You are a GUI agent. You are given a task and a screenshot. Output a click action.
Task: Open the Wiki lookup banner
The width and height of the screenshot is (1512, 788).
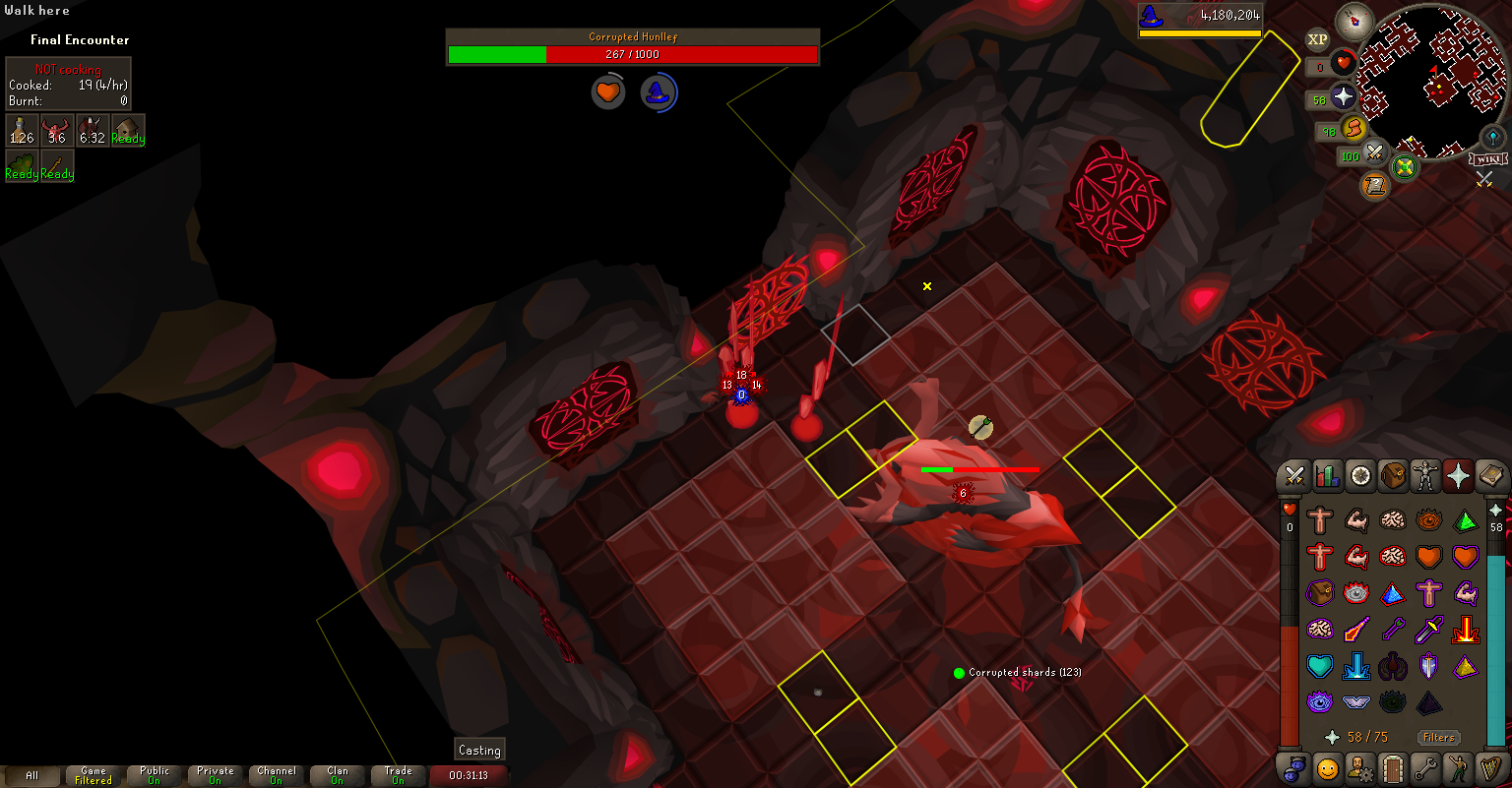click(x=1488, y=159)
